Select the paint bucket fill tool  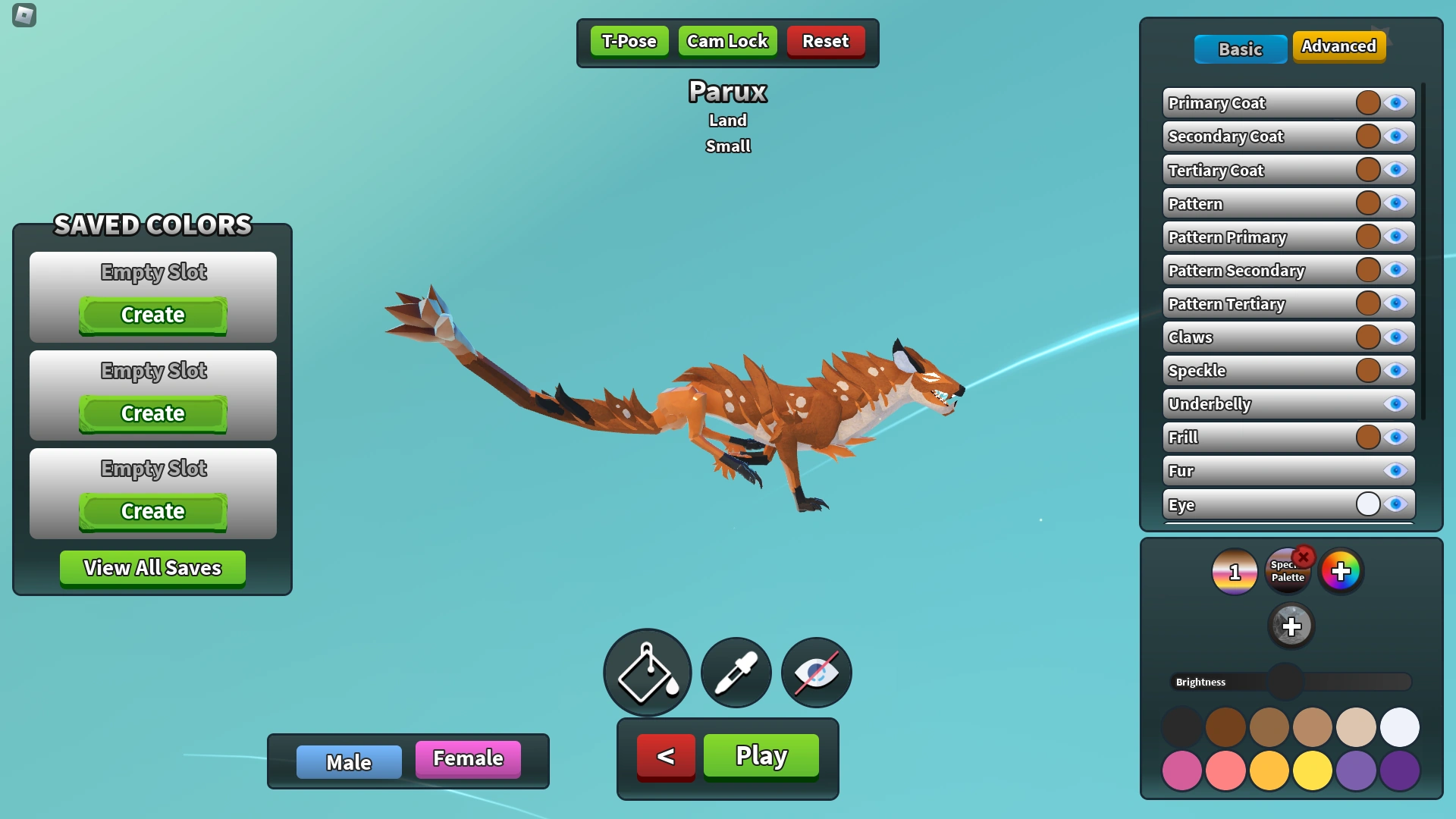[x=647, y=673]
